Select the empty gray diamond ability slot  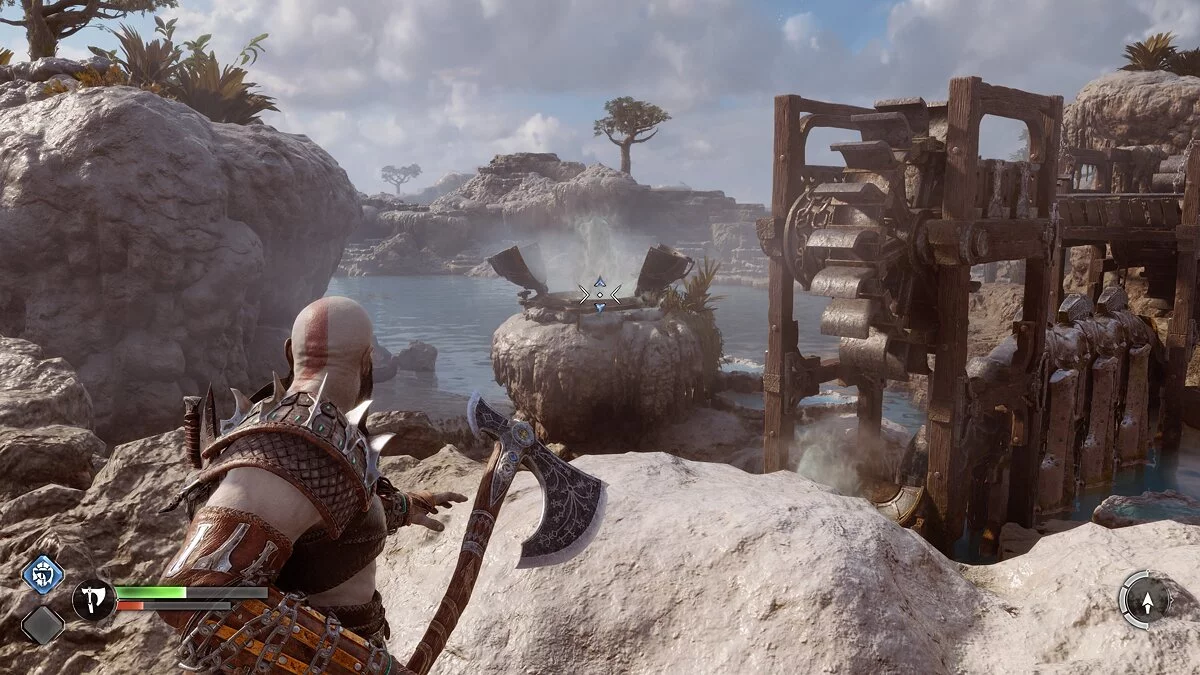tap(43, 625)
